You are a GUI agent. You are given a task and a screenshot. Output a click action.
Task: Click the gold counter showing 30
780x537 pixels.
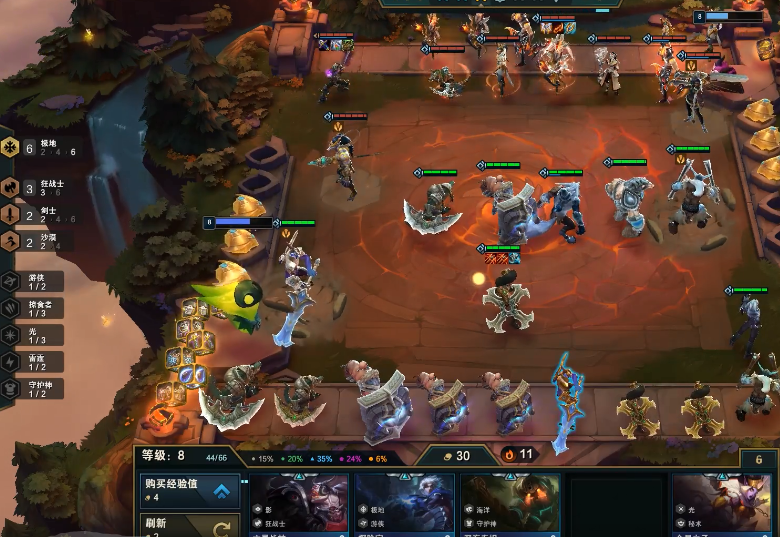tap(455, 456)
